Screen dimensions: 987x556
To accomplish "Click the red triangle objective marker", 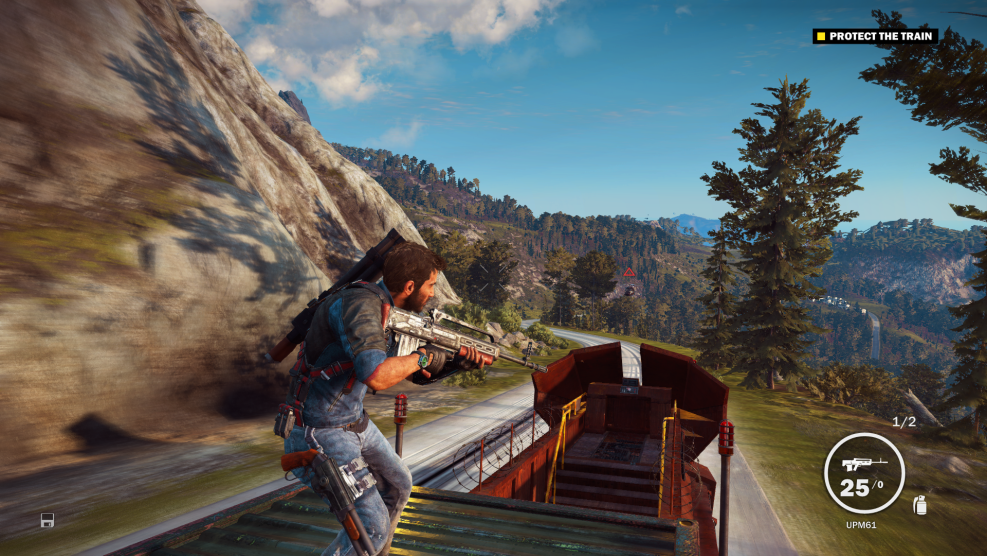I will [628, 272].
